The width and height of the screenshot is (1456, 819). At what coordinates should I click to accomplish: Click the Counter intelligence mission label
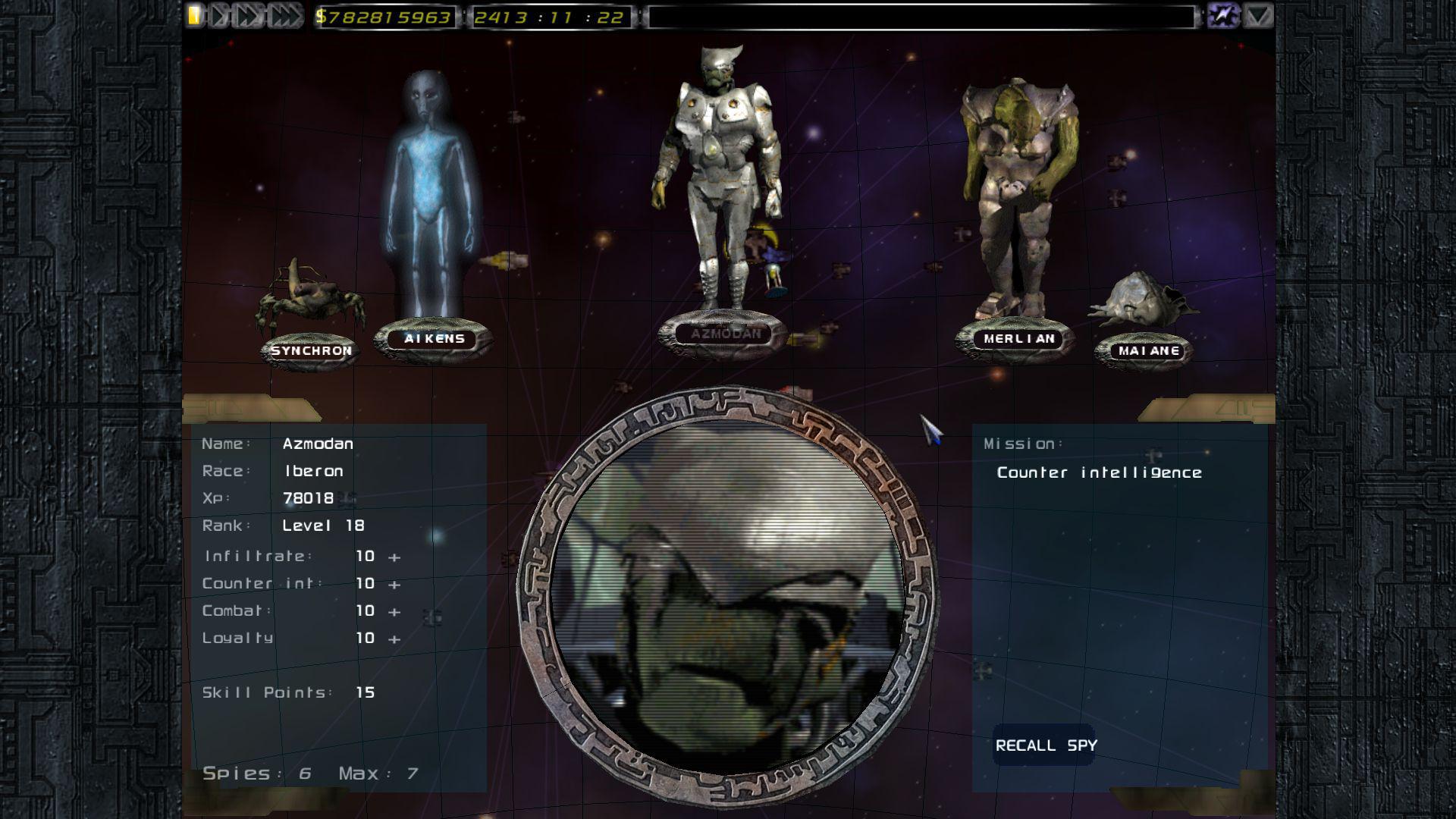(1100, 472)
